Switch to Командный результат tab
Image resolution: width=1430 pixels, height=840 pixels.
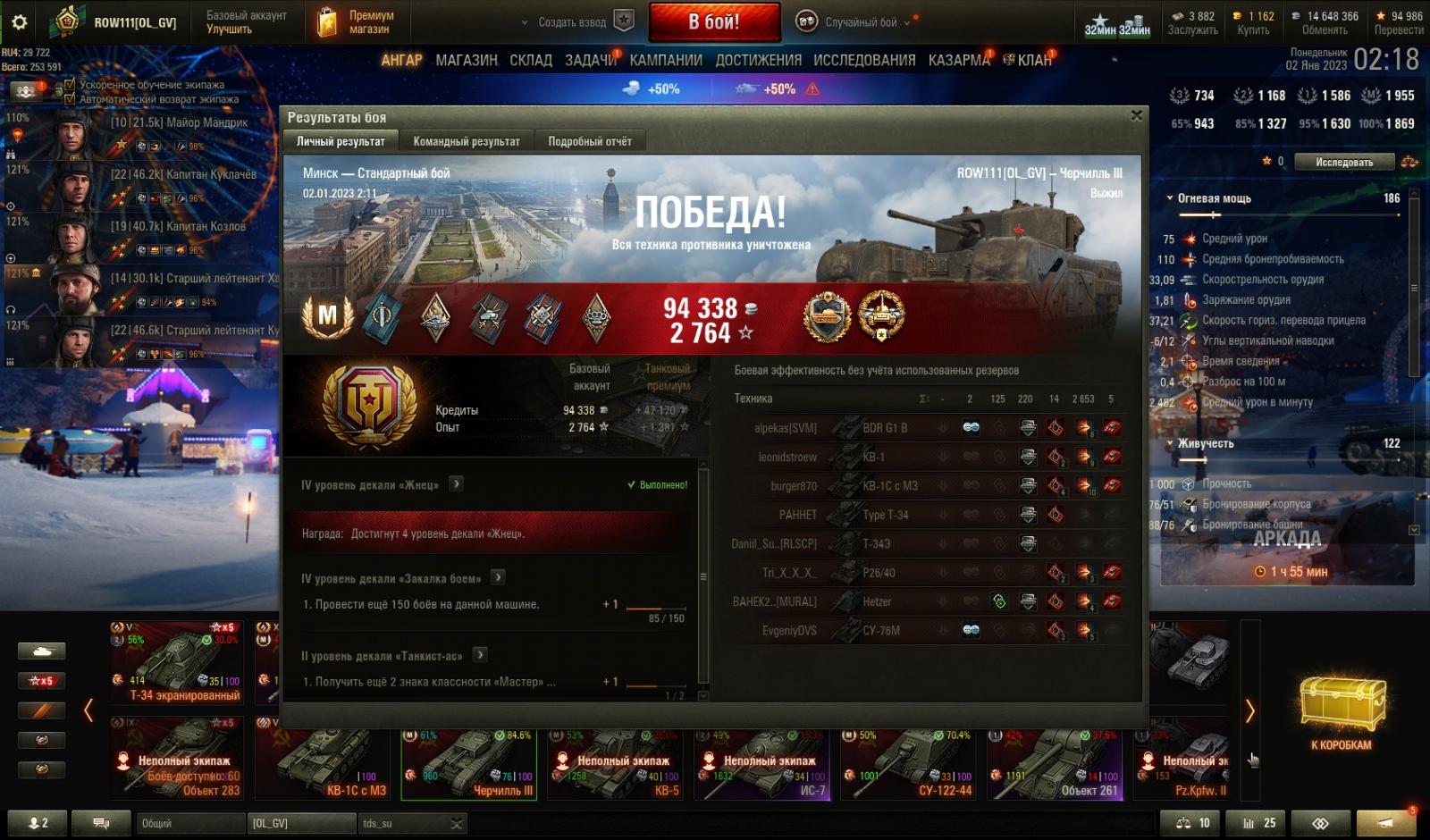pos(466,141)
